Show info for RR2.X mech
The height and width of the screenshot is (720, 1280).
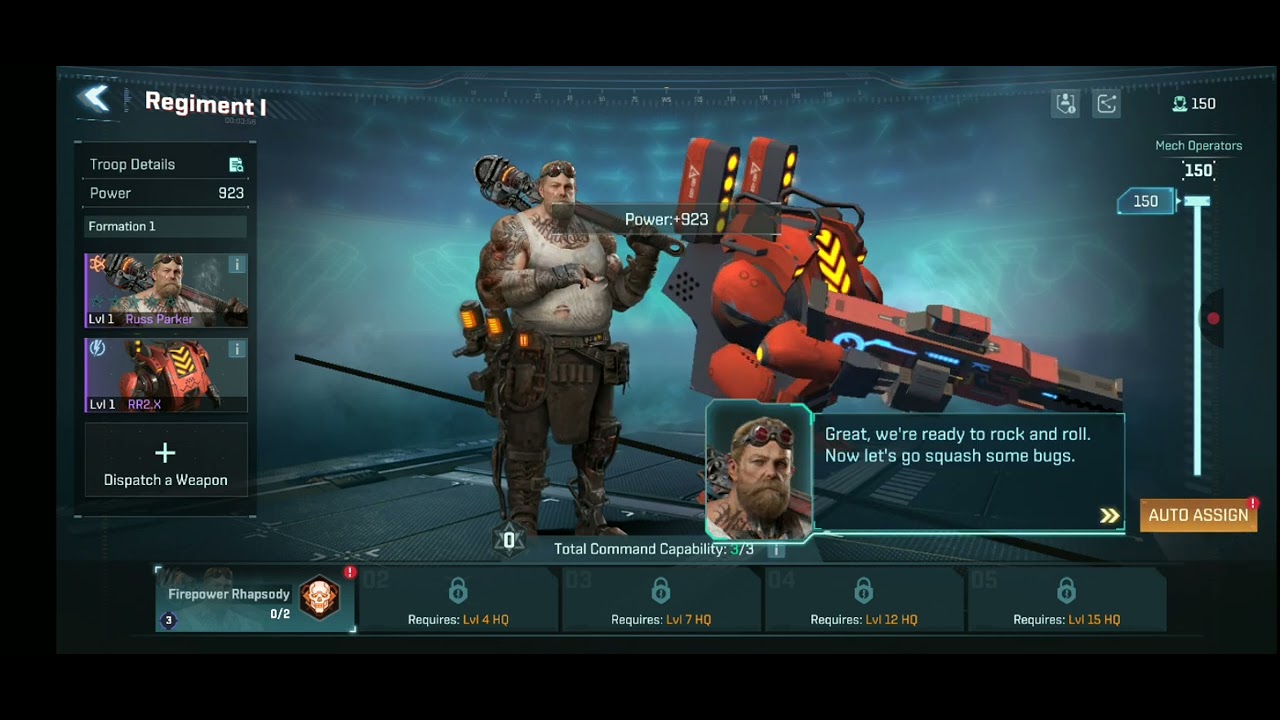click(237, 349)
